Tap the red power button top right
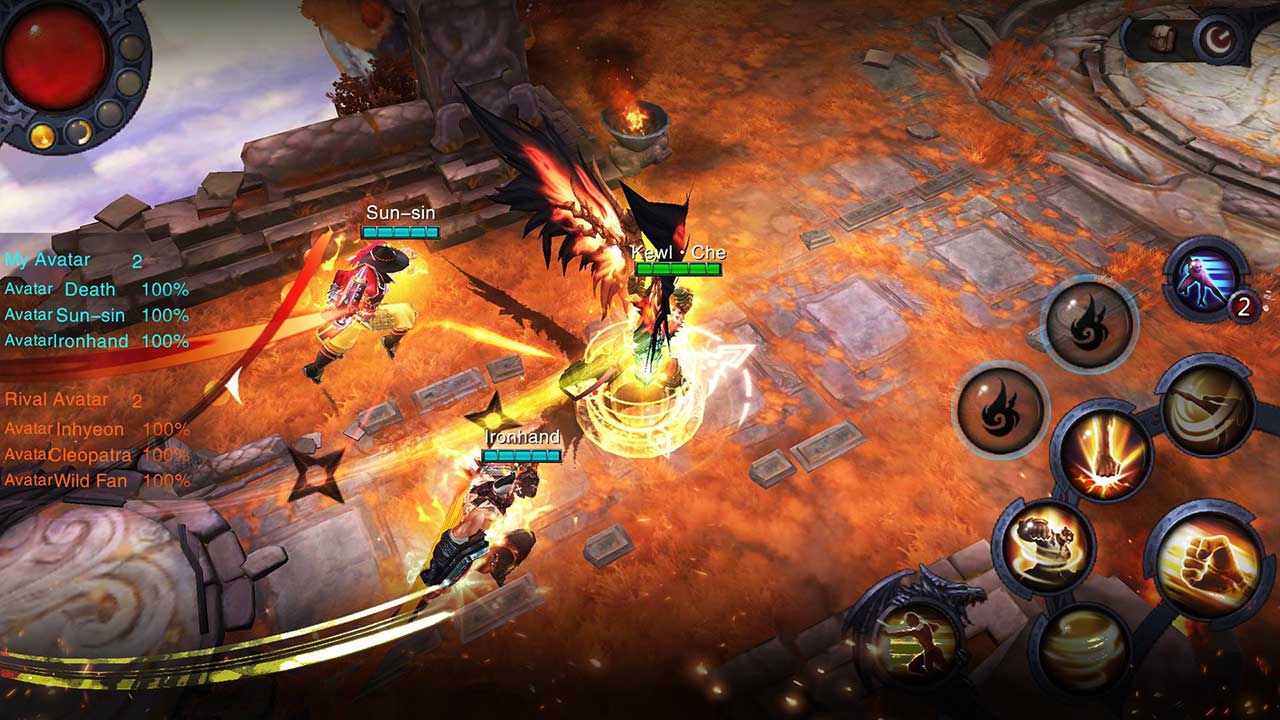Viewport: 1280px width, 720px height. (x=1220, y=37)
